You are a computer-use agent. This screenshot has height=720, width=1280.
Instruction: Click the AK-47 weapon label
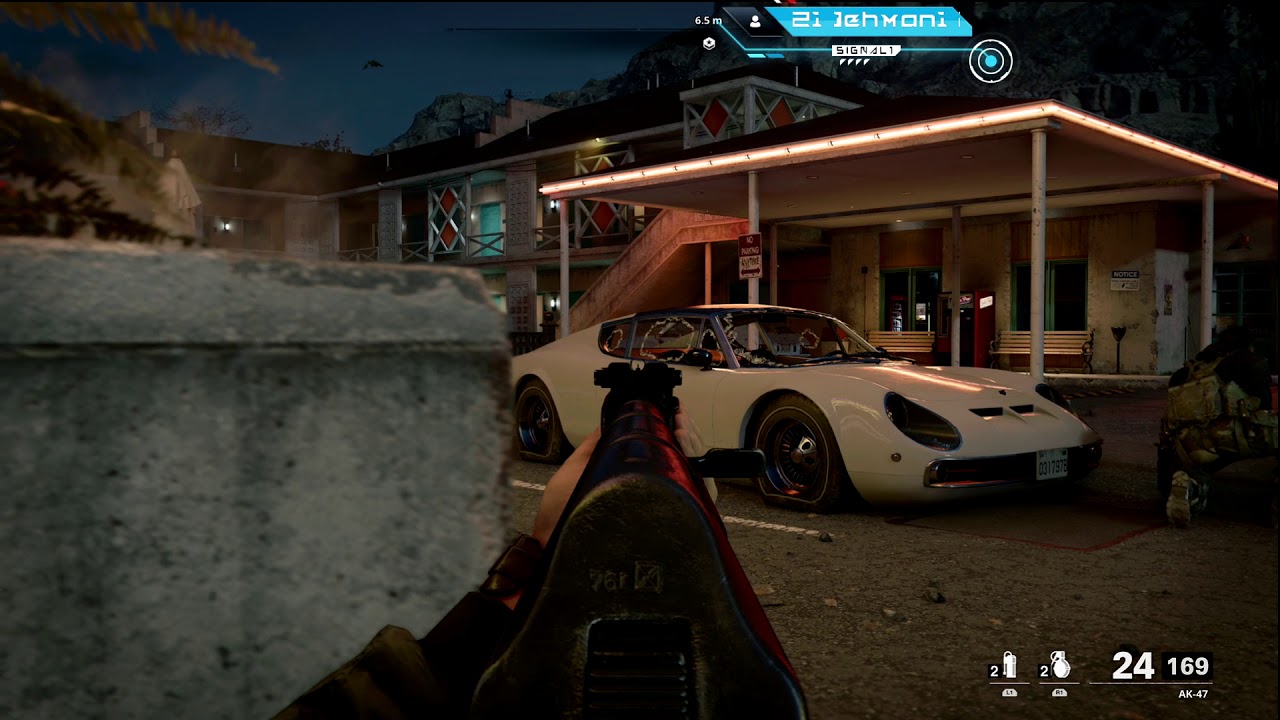point(1194,693)
